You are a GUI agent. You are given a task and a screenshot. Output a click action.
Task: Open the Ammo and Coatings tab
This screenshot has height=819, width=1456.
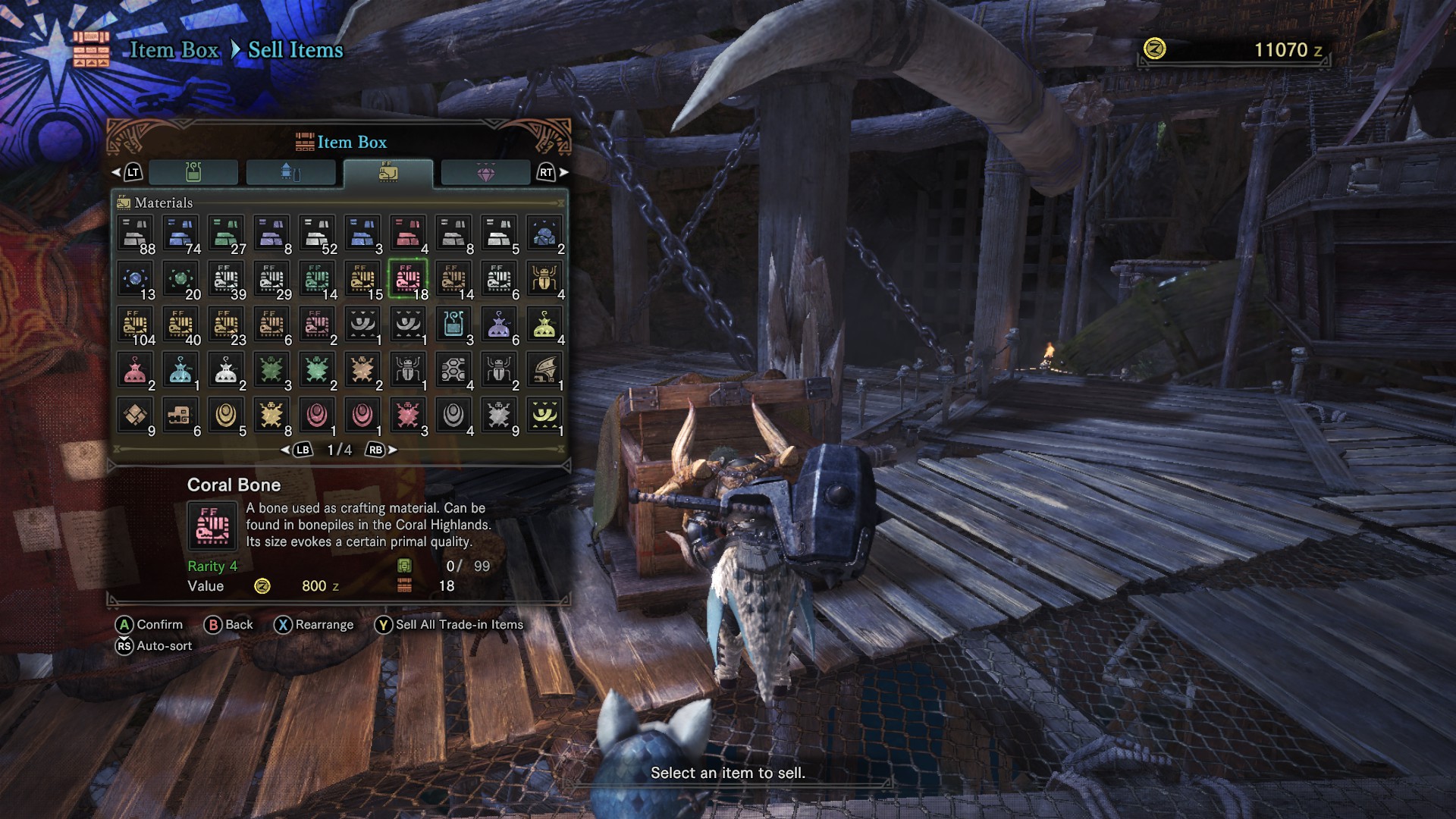[x=292, y=172]
